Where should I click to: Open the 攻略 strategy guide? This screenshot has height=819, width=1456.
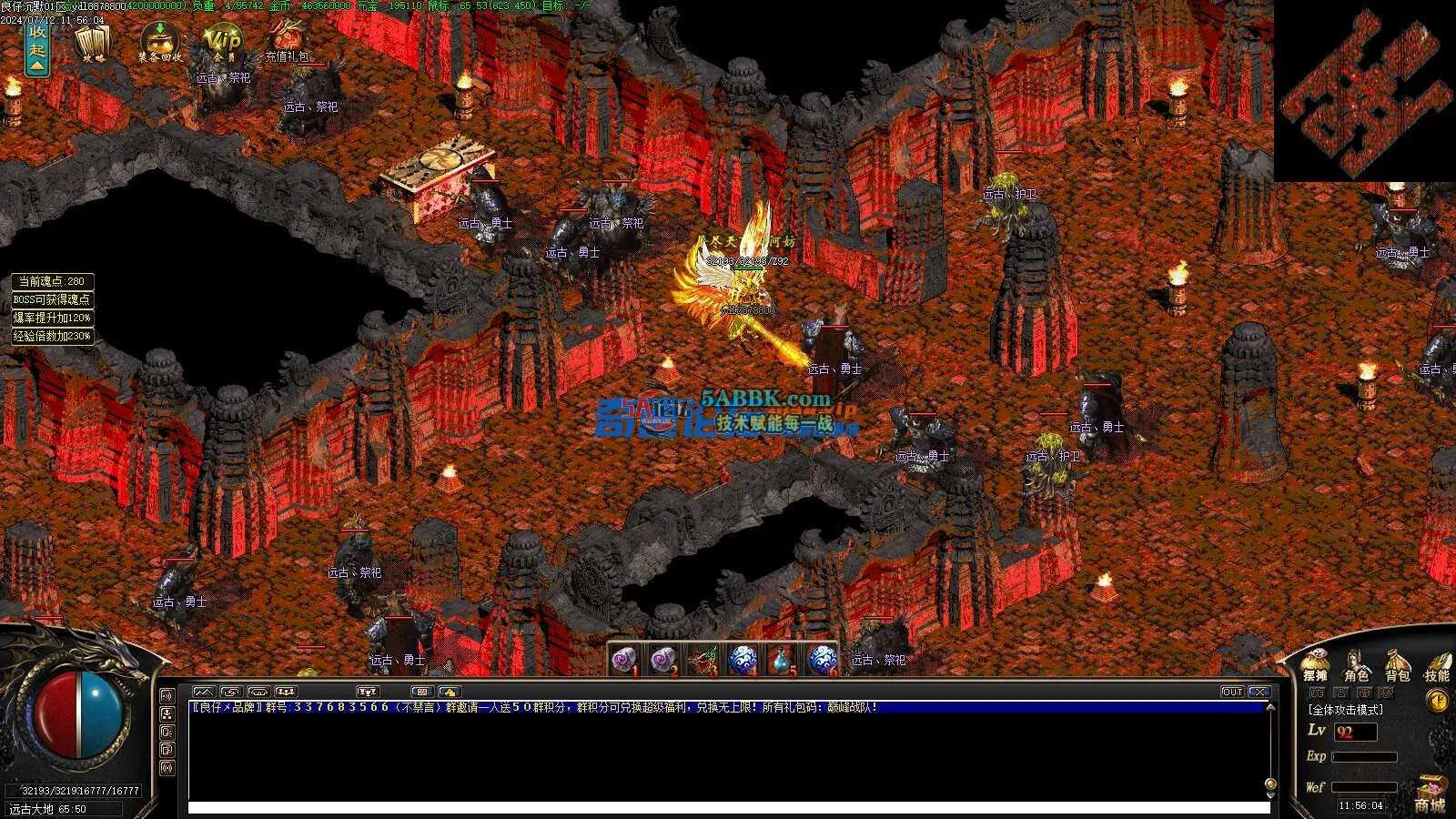point(93,43)
